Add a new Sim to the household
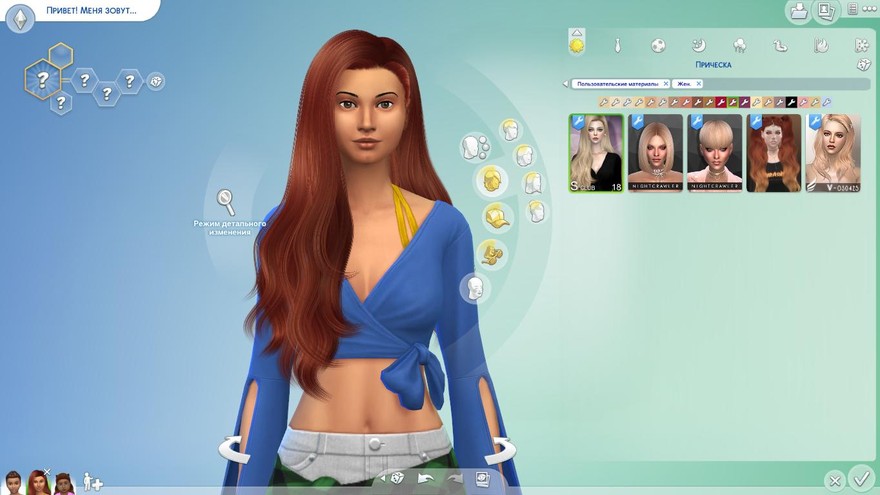Image resolution: width=880 pixels, height=495 pixels. (x=92, y=483)
